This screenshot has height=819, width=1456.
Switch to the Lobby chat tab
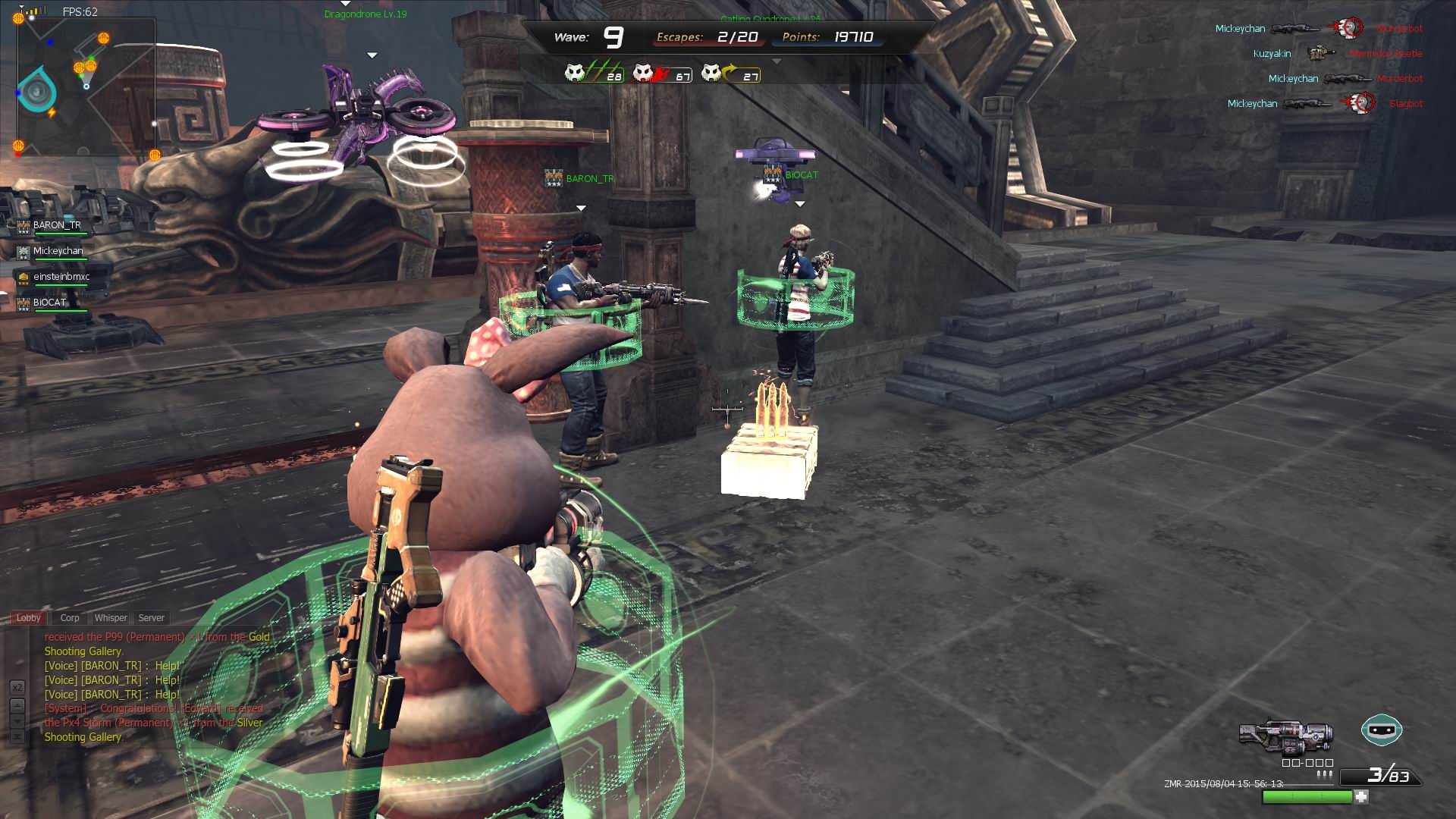point(29,618)
